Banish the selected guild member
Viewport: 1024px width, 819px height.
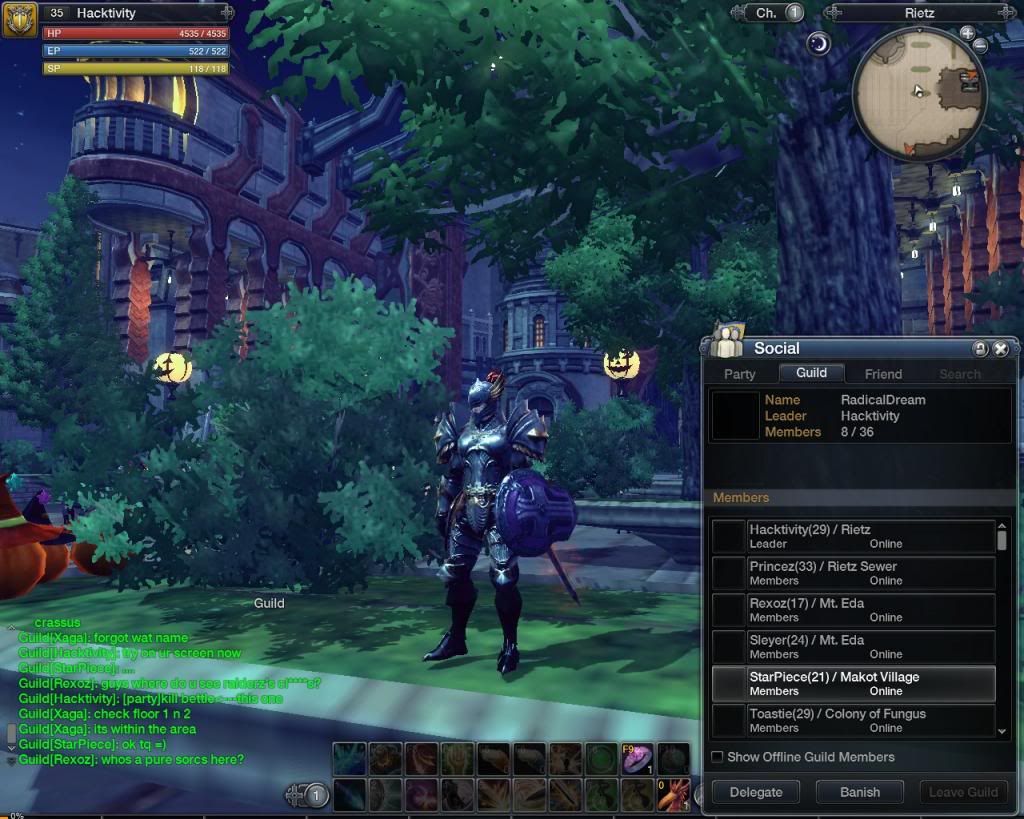tap(860, 792)
